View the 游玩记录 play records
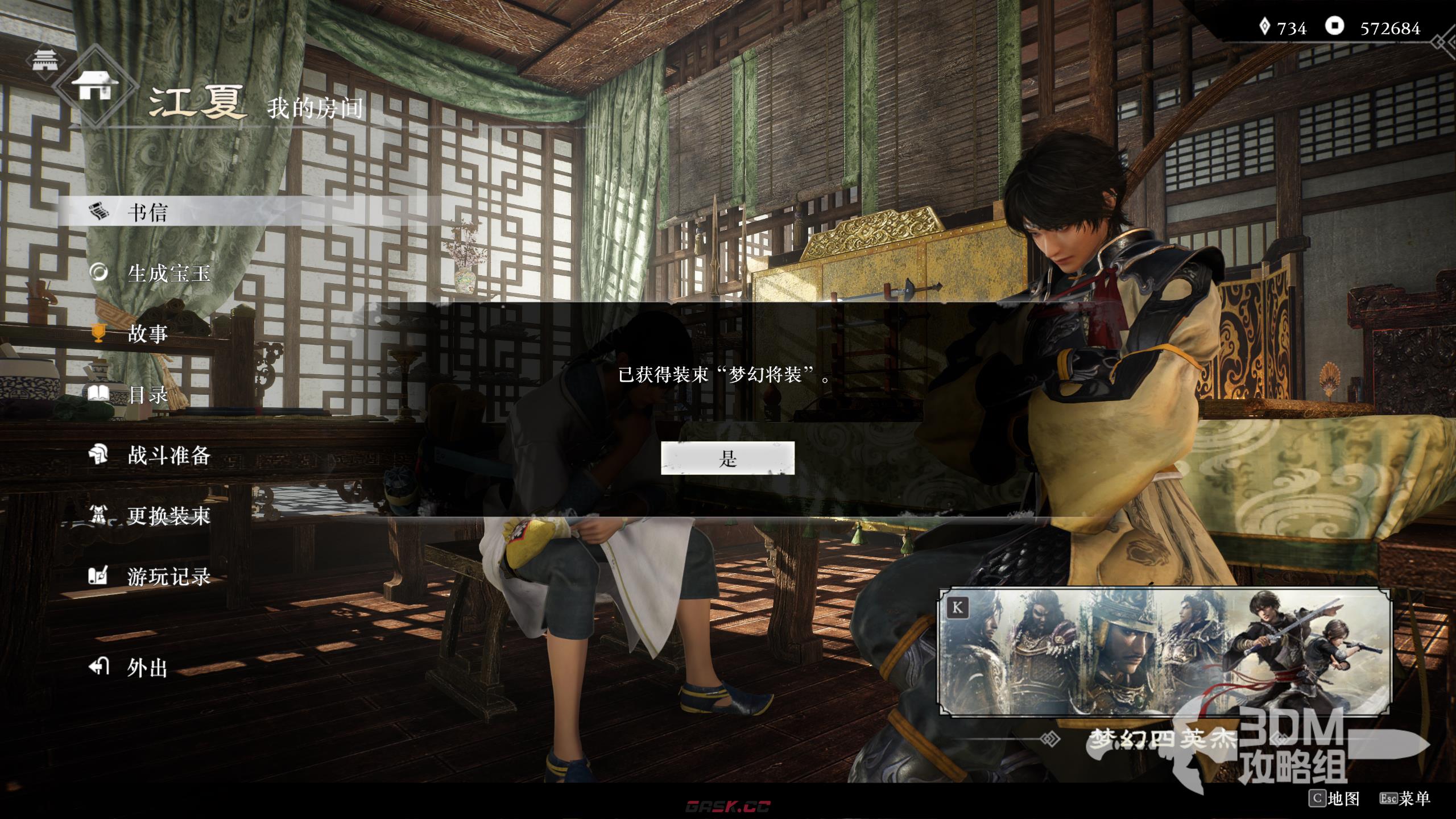The height and width of the screenshot is (819, 1456). pyautogui.click(x=168, y=577)
